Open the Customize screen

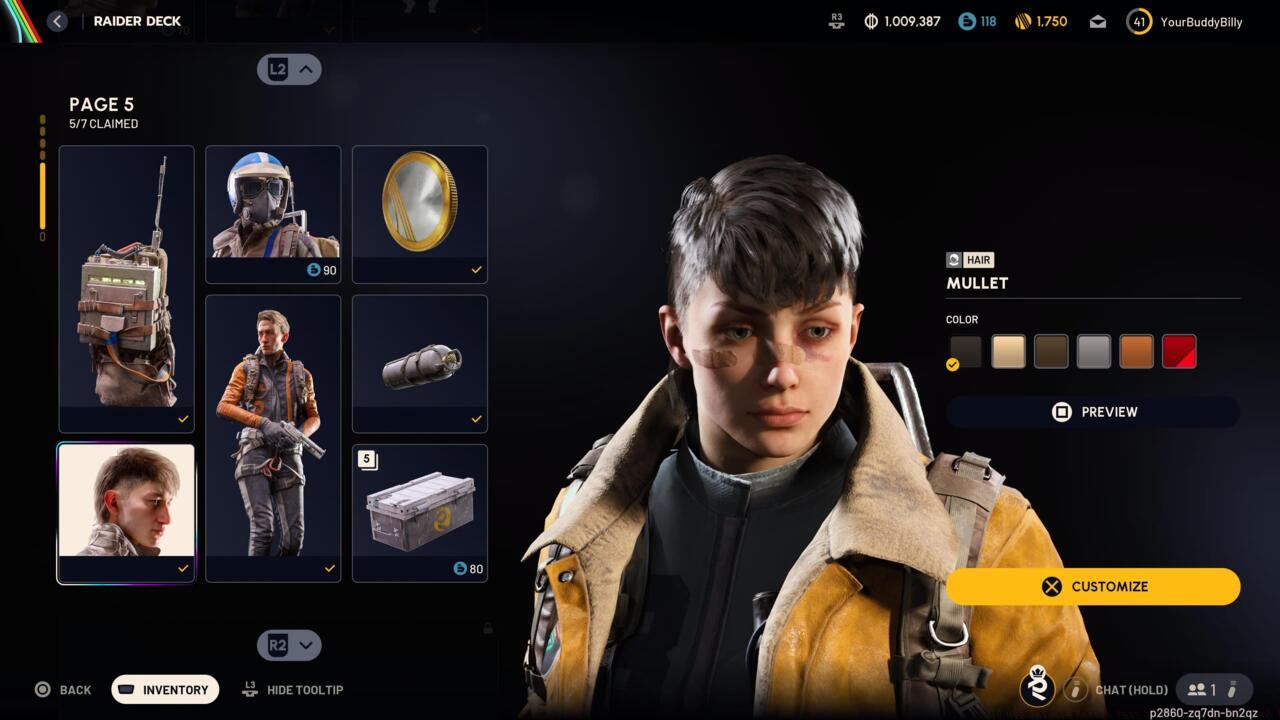1093,587
